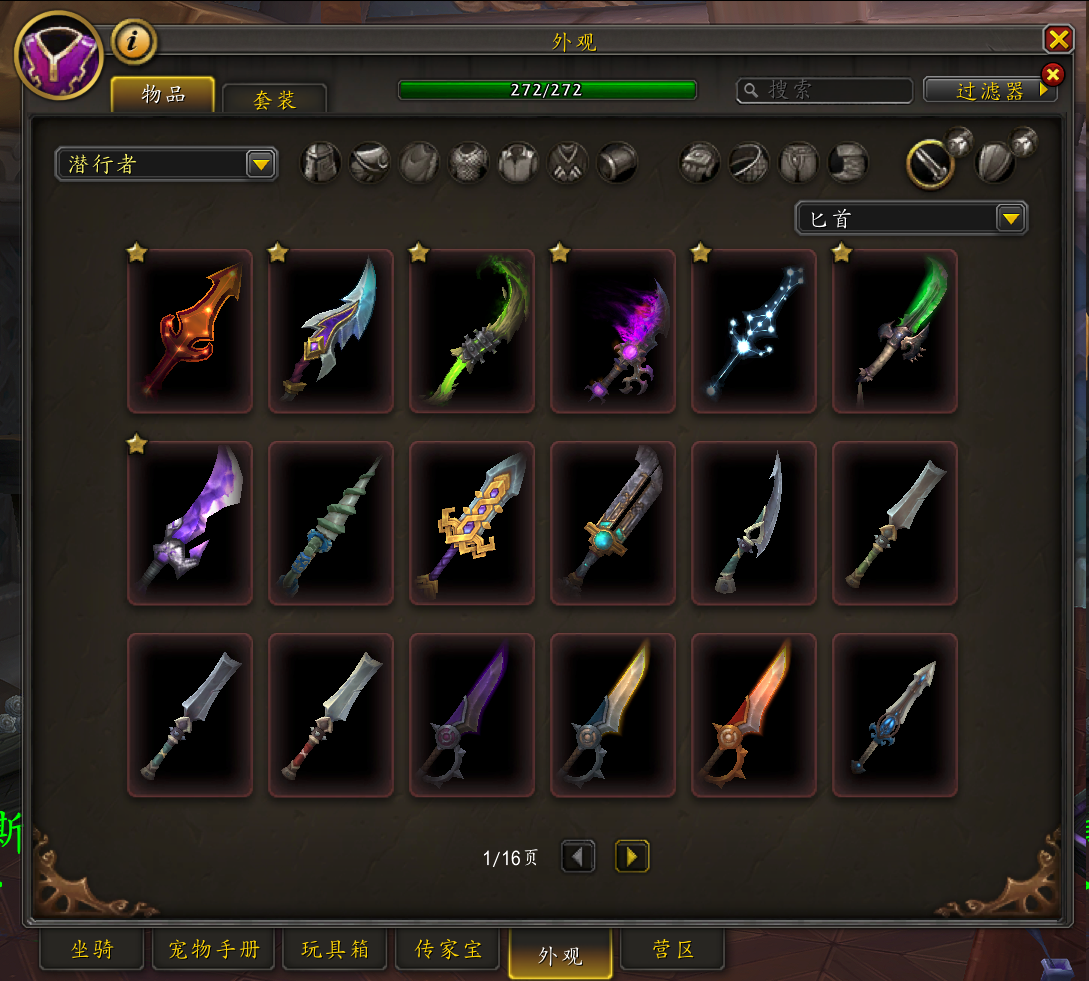Open the 传家宝 heirlooms tab
The width and height of the screenshot is (1089, 981).
tap(449, 950)
